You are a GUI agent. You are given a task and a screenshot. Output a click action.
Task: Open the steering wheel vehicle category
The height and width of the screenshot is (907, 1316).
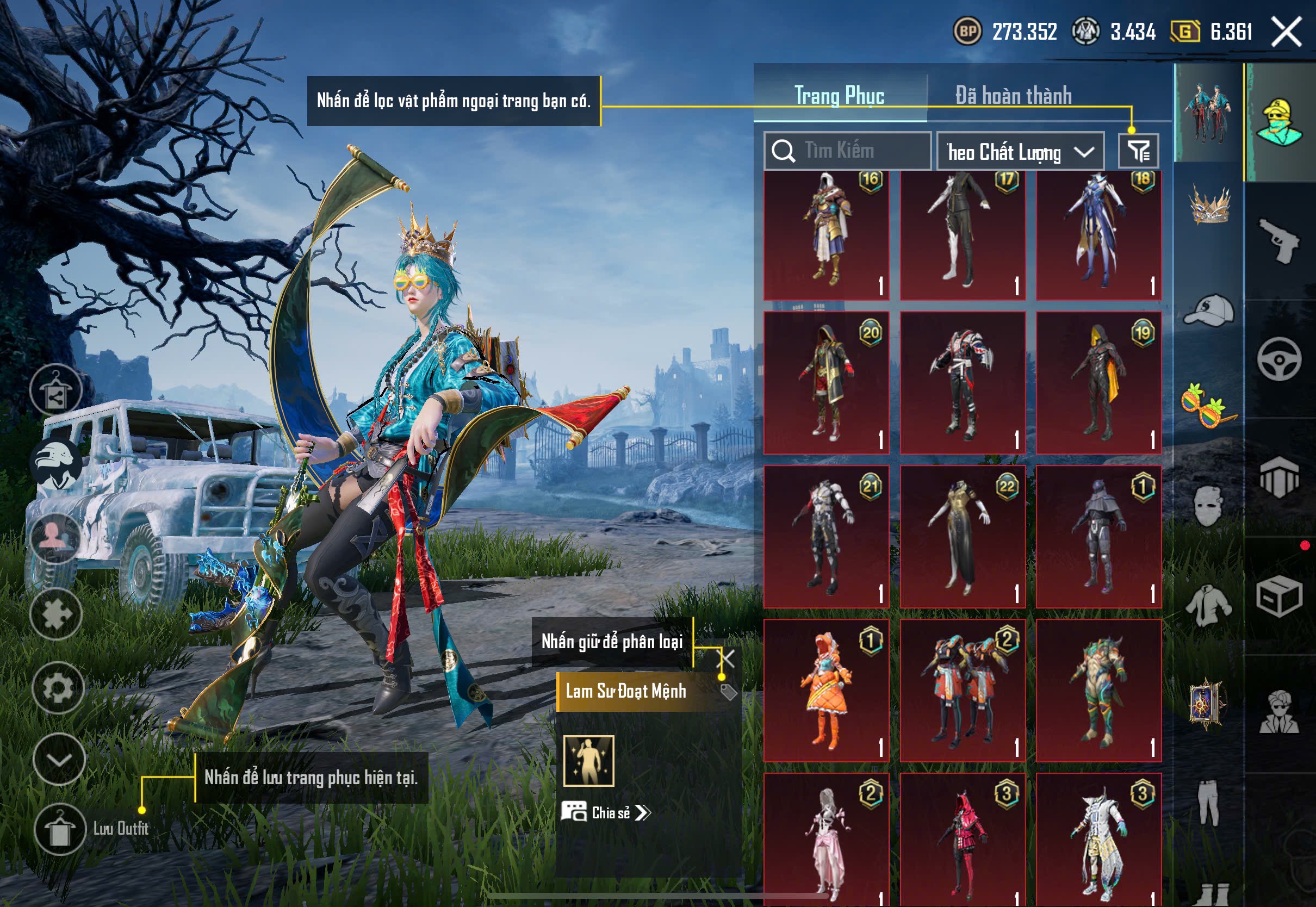coord(1280,359)
